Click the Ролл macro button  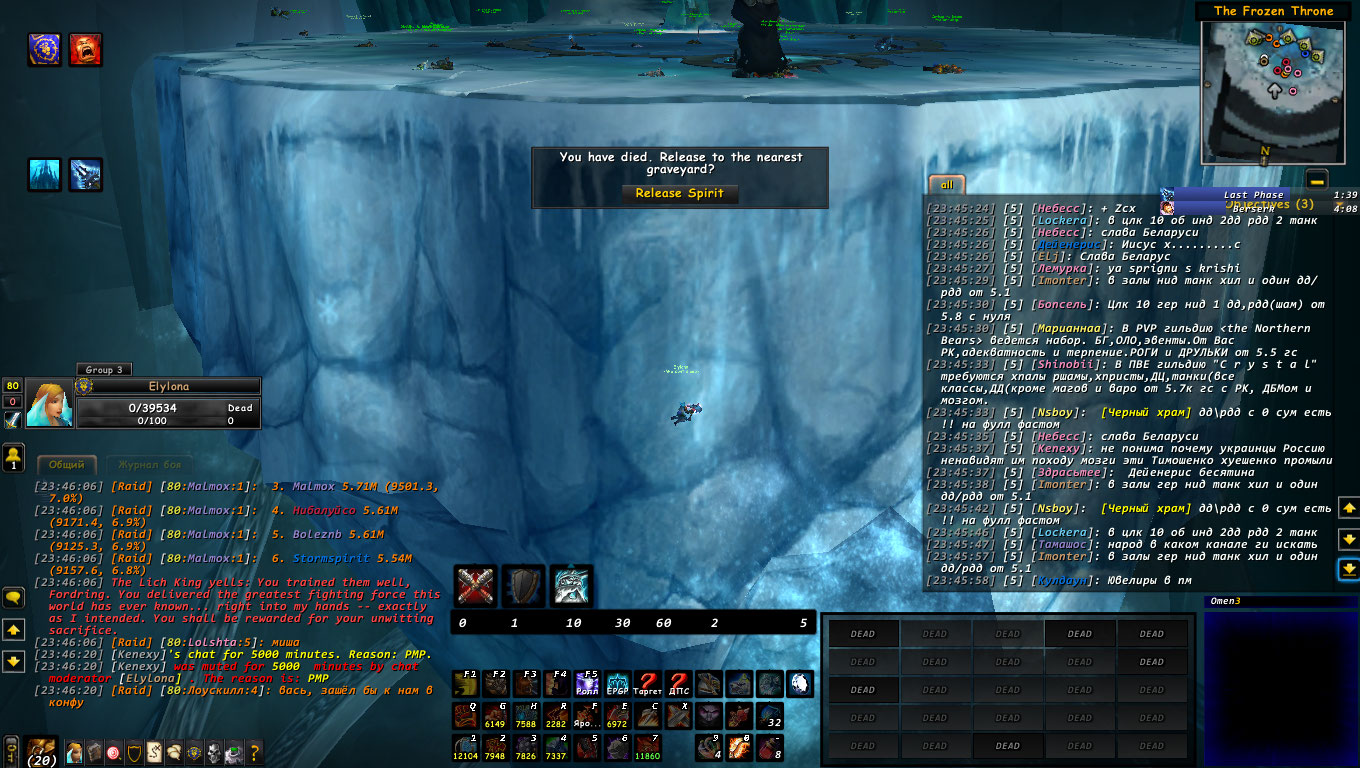[x=587, y=684]
